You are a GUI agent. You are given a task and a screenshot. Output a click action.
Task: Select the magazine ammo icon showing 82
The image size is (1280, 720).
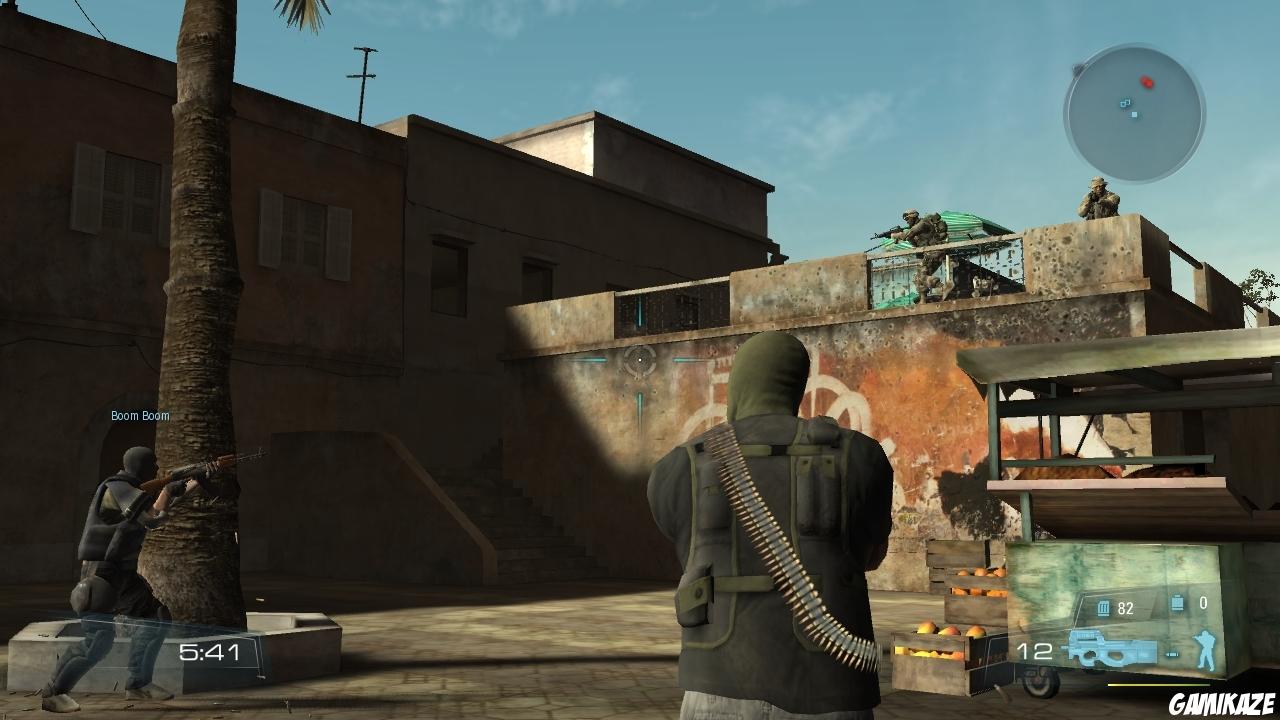(x=1103, y=608)
